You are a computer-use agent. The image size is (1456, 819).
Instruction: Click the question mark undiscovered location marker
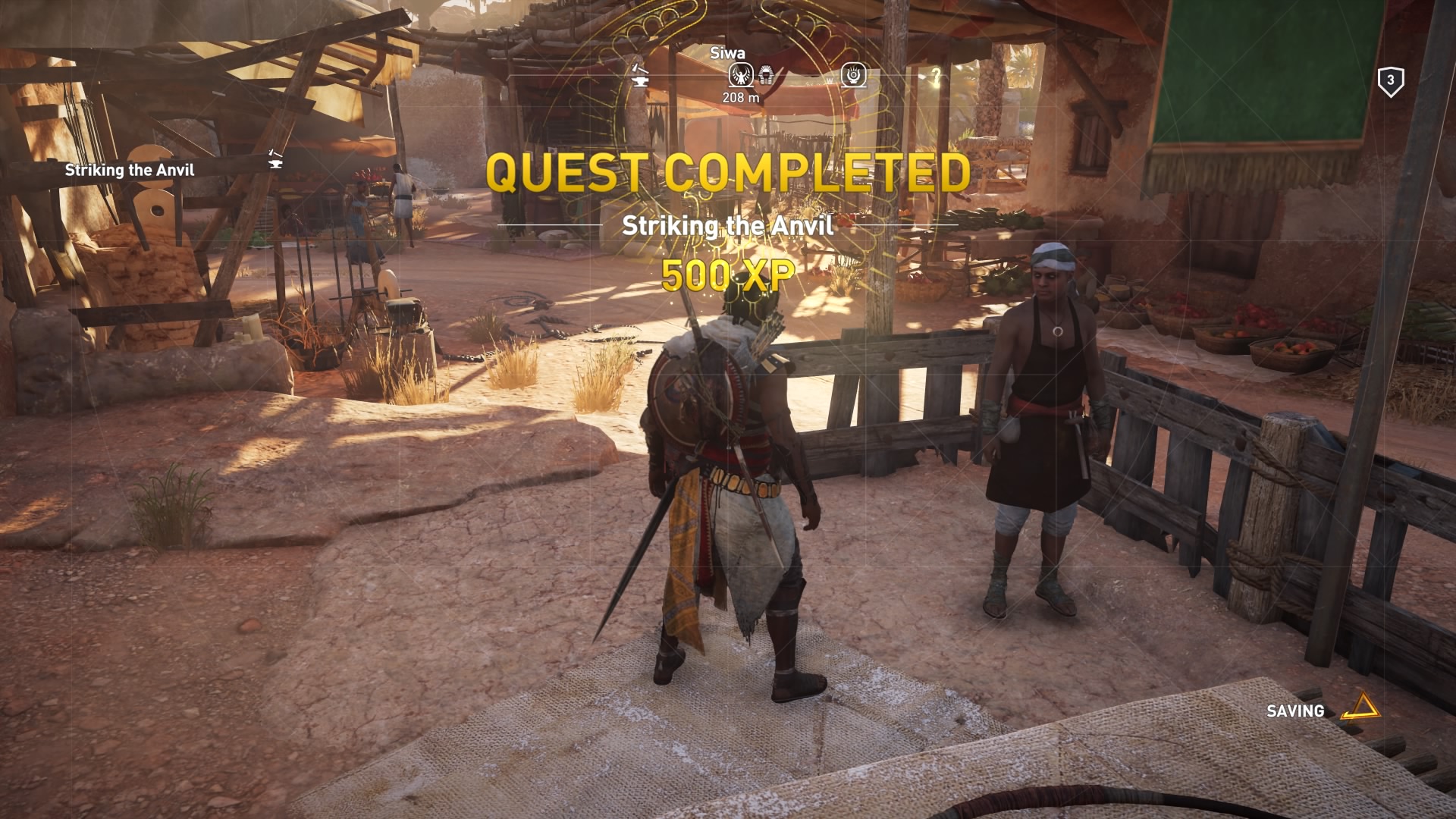938,77
